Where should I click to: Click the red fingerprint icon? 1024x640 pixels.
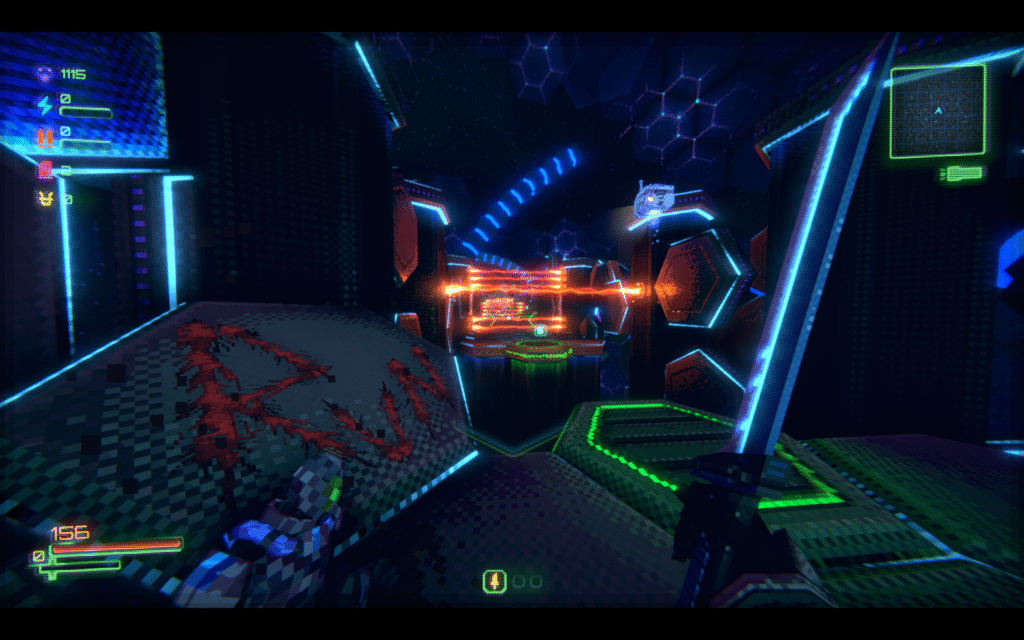pos(44,169)
